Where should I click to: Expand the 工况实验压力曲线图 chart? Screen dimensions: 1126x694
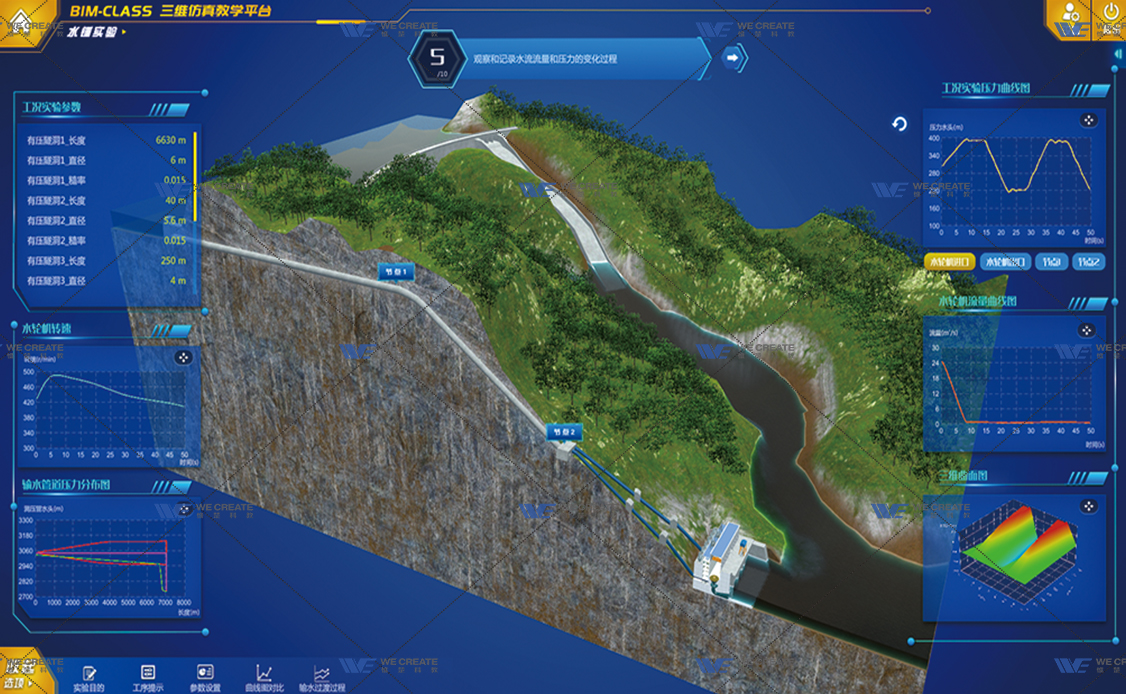[1089, 121]
